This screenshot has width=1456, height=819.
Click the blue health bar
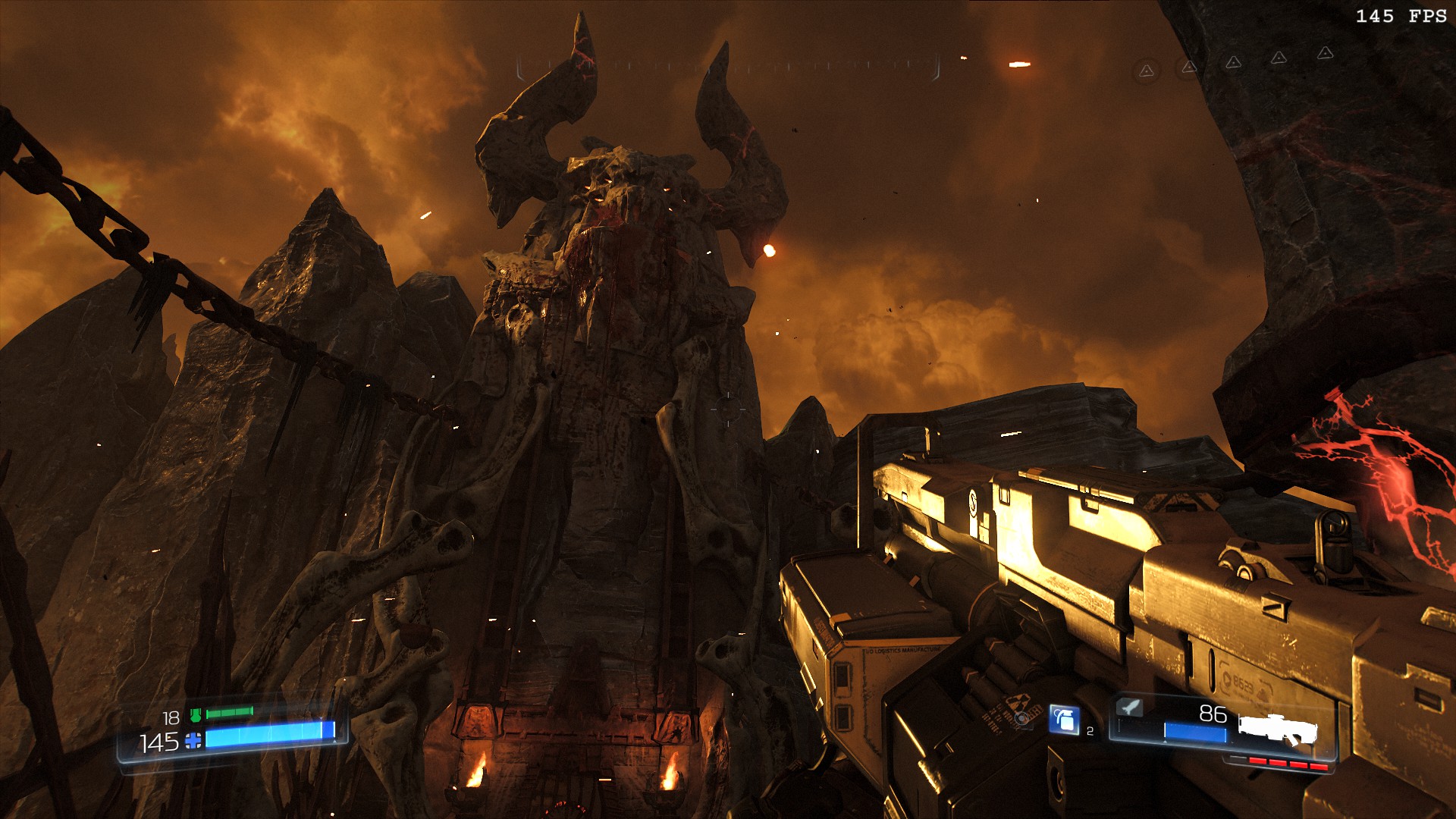click(265, 736)
